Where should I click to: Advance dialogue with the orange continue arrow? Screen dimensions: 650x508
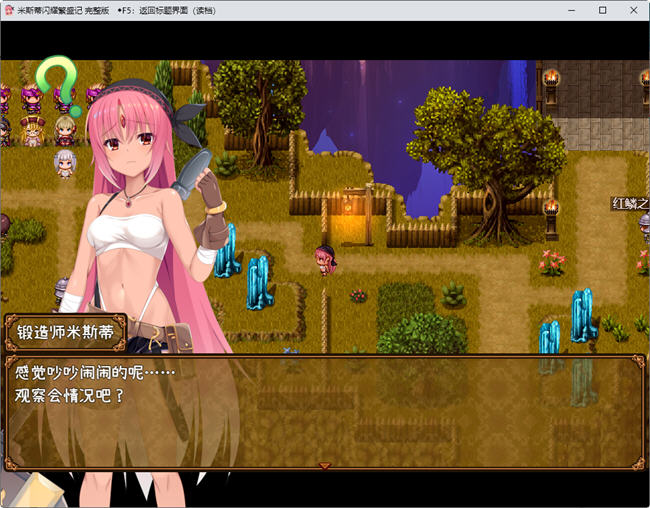[x=324, y=465]
